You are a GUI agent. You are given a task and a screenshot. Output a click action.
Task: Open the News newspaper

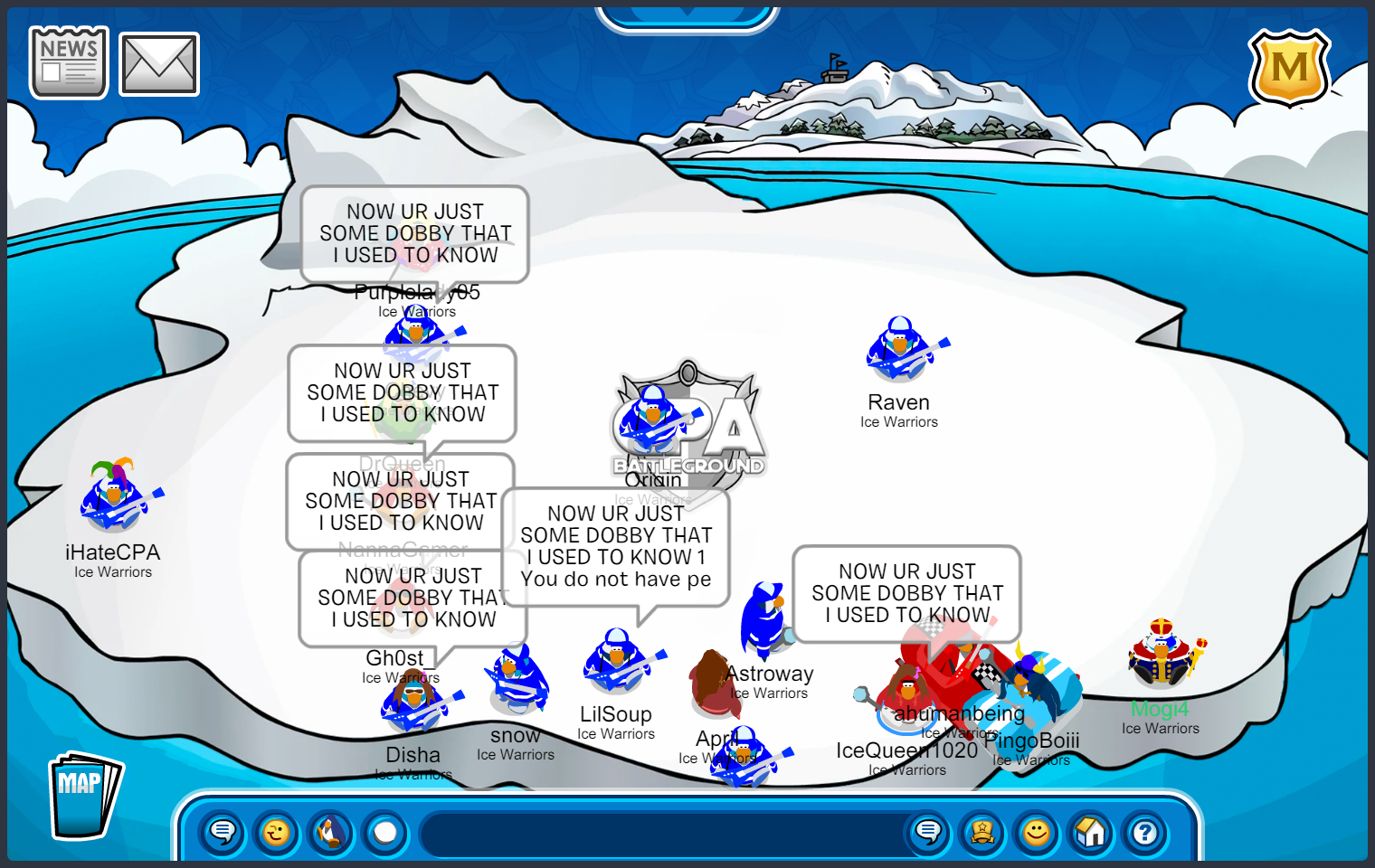[x=69, y=61]
